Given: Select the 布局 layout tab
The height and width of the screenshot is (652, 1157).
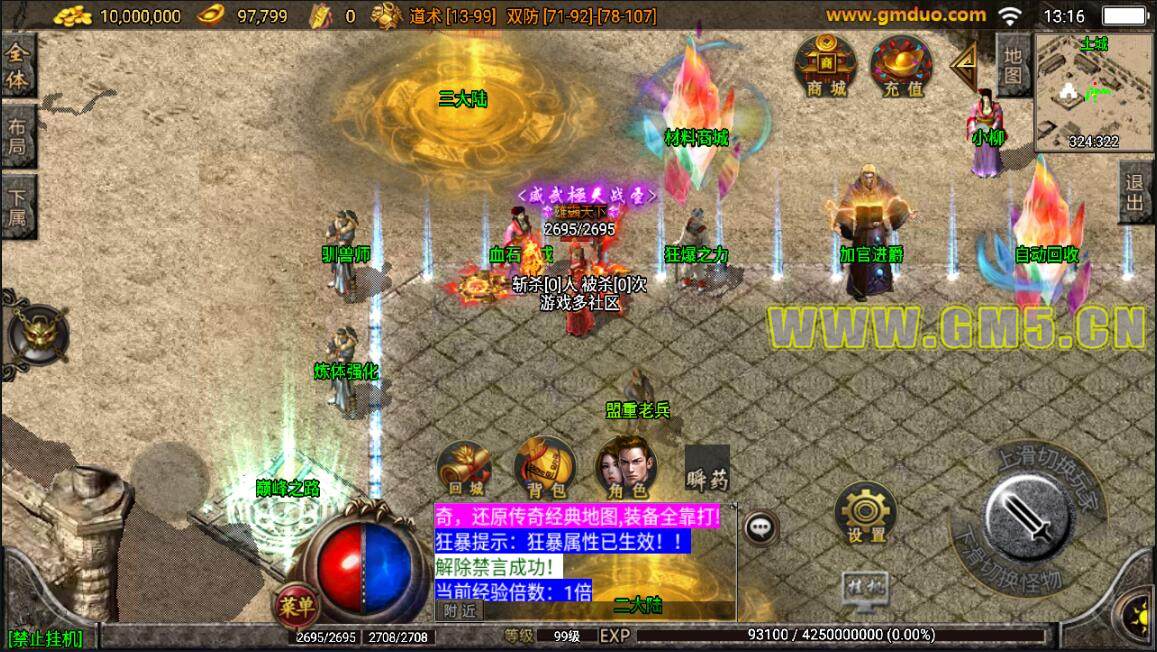Looking at the screenshot, I should 18,139.
